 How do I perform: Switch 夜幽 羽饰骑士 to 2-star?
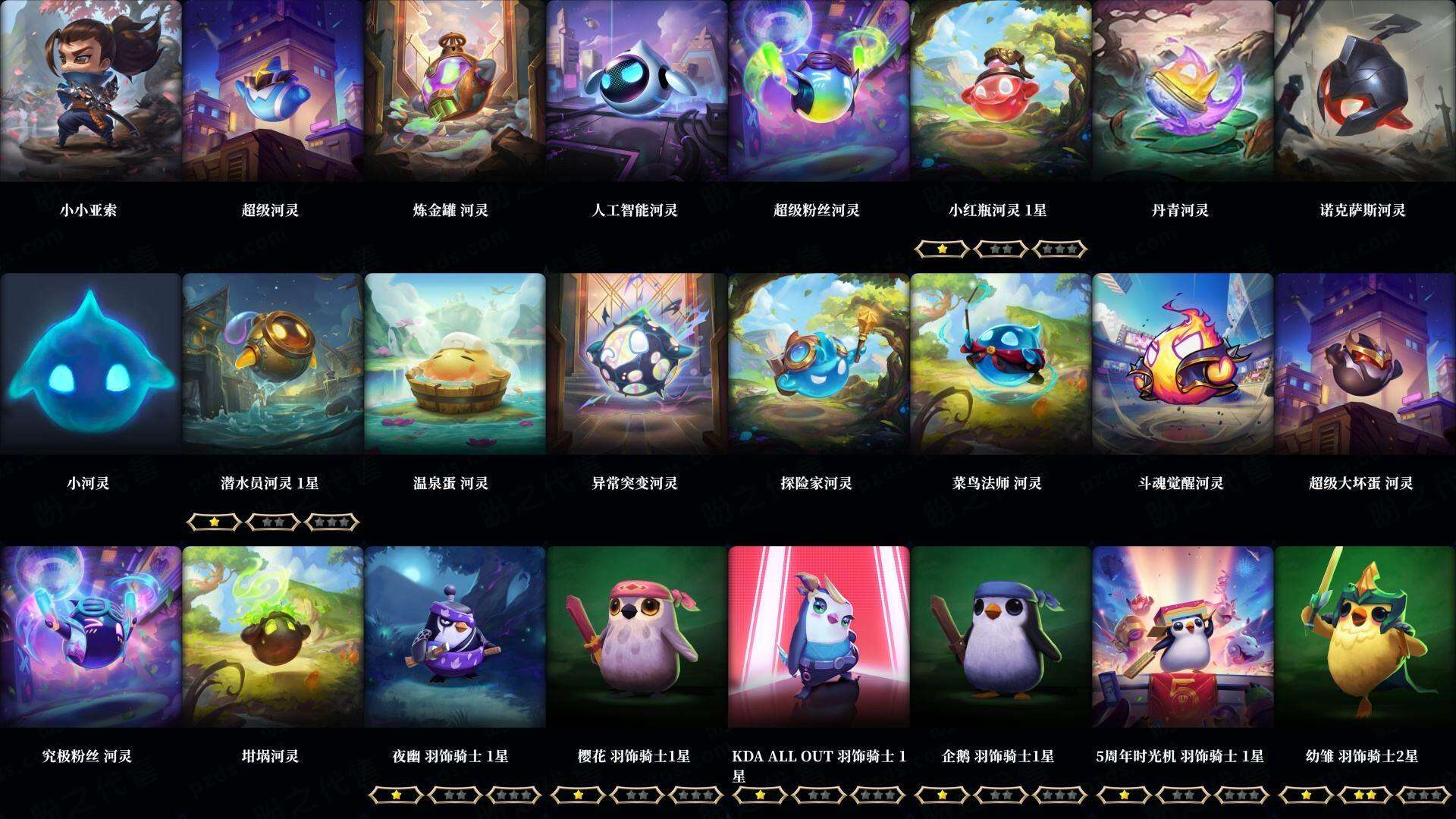tap(455, 794)
